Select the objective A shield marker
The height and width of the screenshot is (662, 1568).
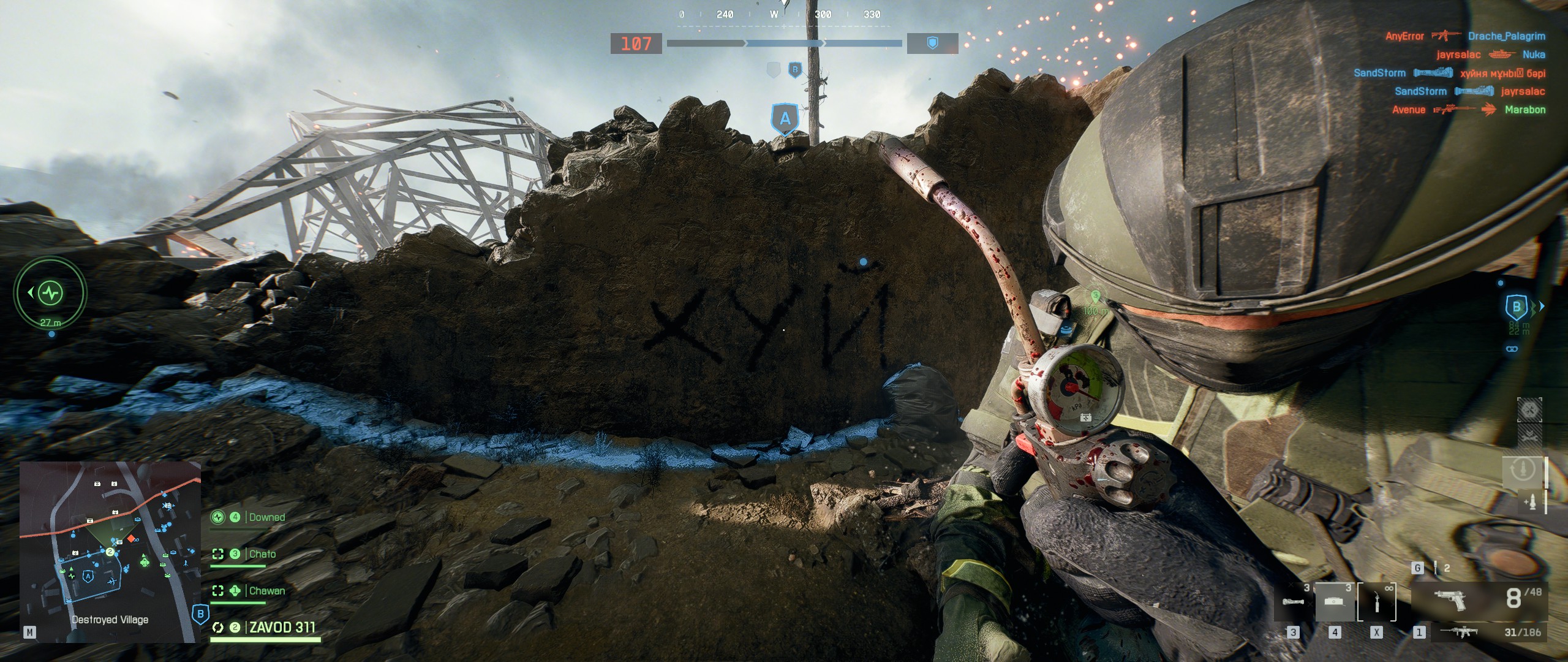point(785,119)
